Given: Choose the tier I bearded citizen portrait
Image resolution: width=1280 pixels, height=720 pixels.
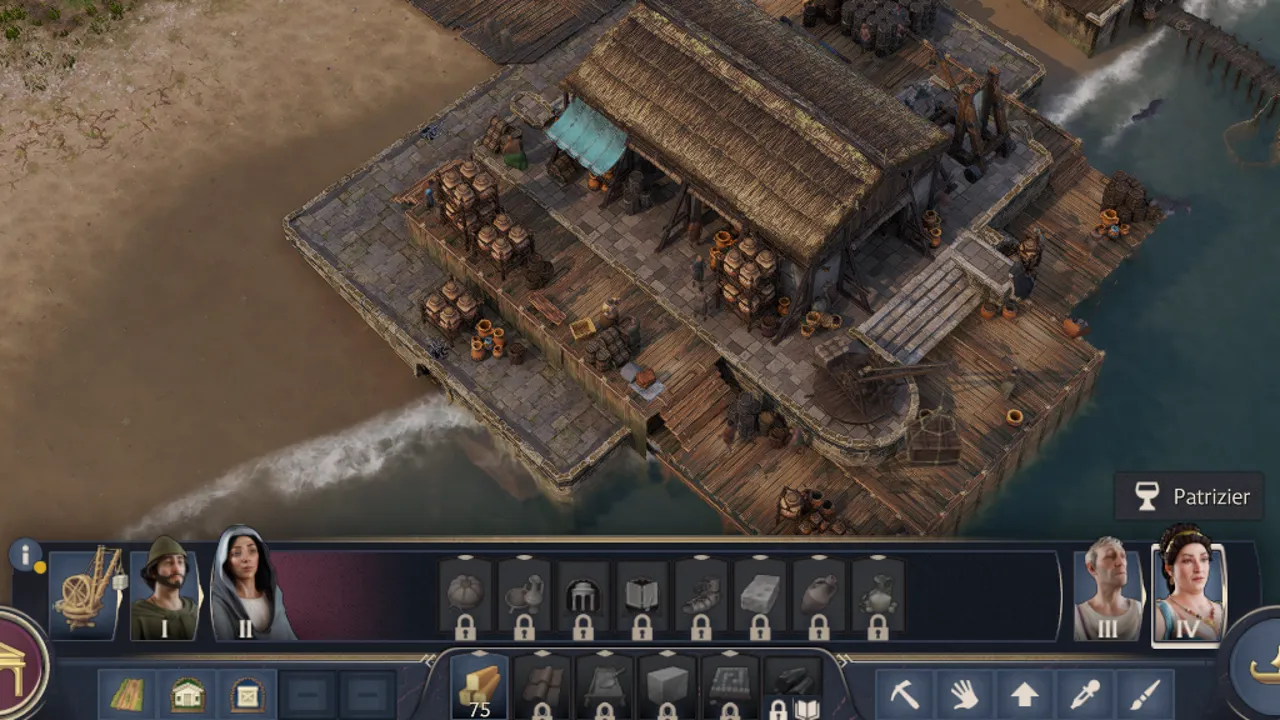Looking at the screenshot, I should pyautogui.click(x=164, y=590).
